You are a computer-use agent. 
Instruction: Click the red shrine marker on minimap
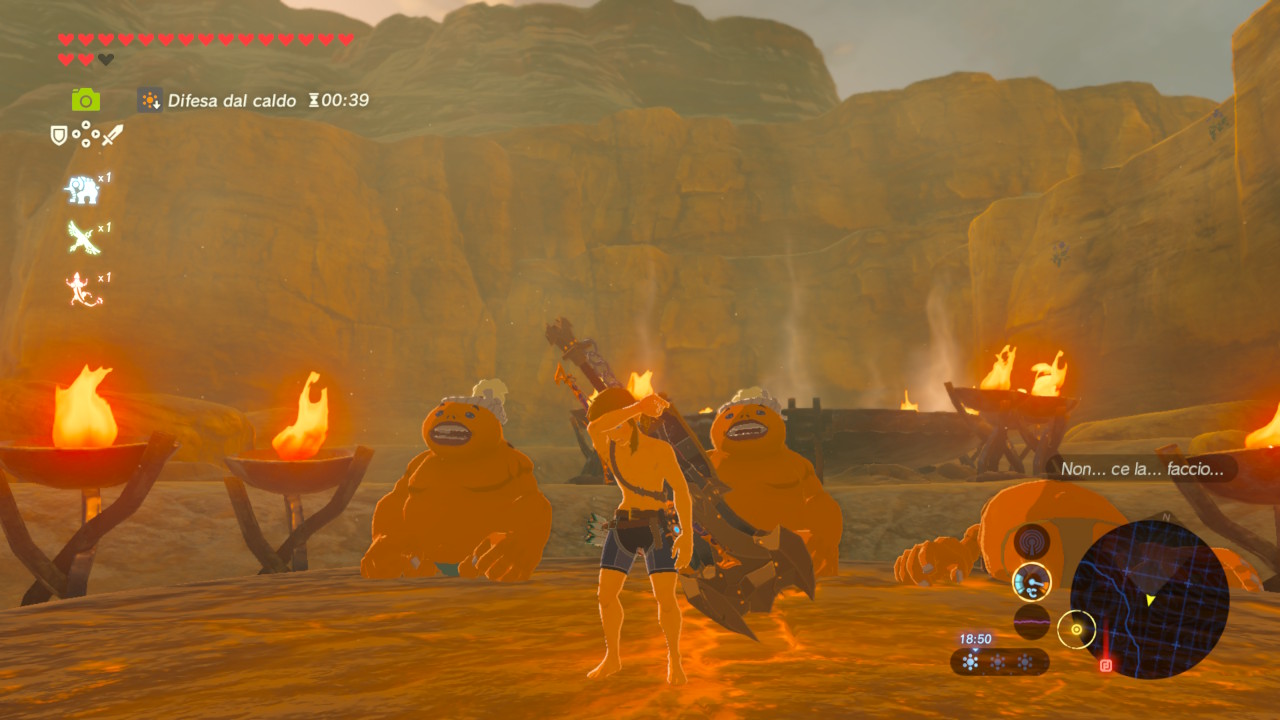[x=1106, y=664]
